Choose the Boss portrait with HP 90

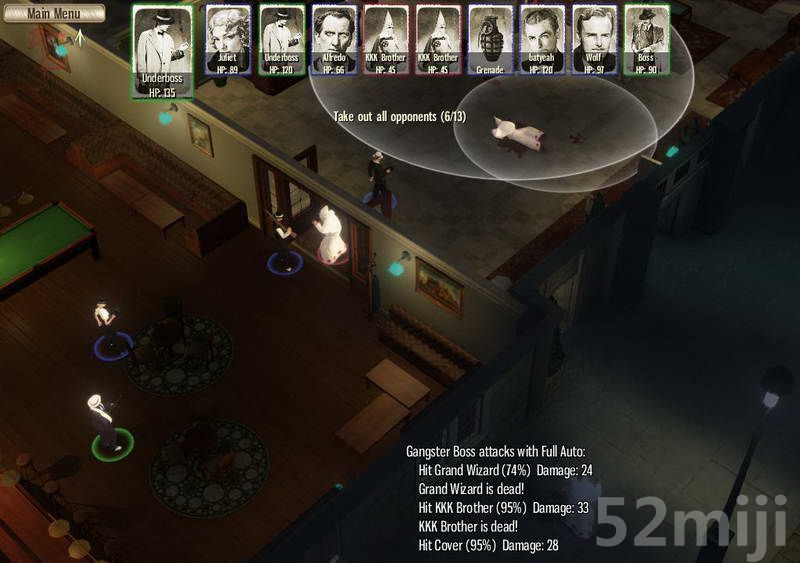646,38
